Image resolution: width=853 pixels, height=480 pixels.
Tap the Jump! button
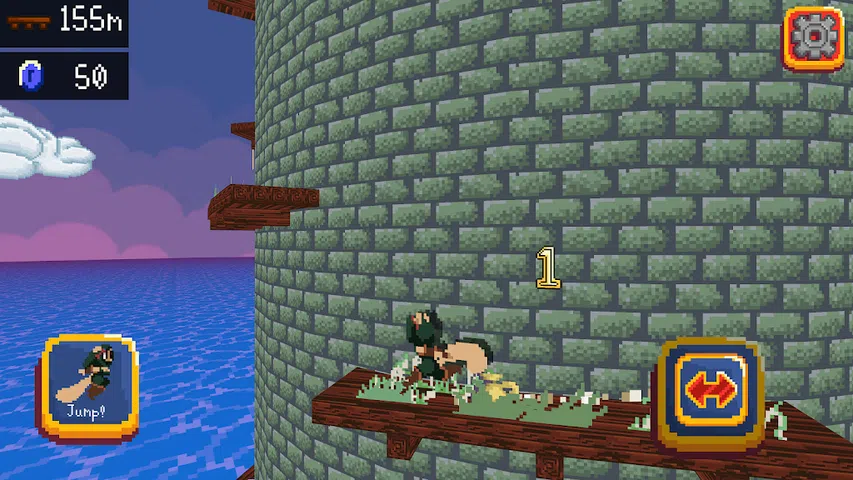pyautogui.click(x=91, y=386)
